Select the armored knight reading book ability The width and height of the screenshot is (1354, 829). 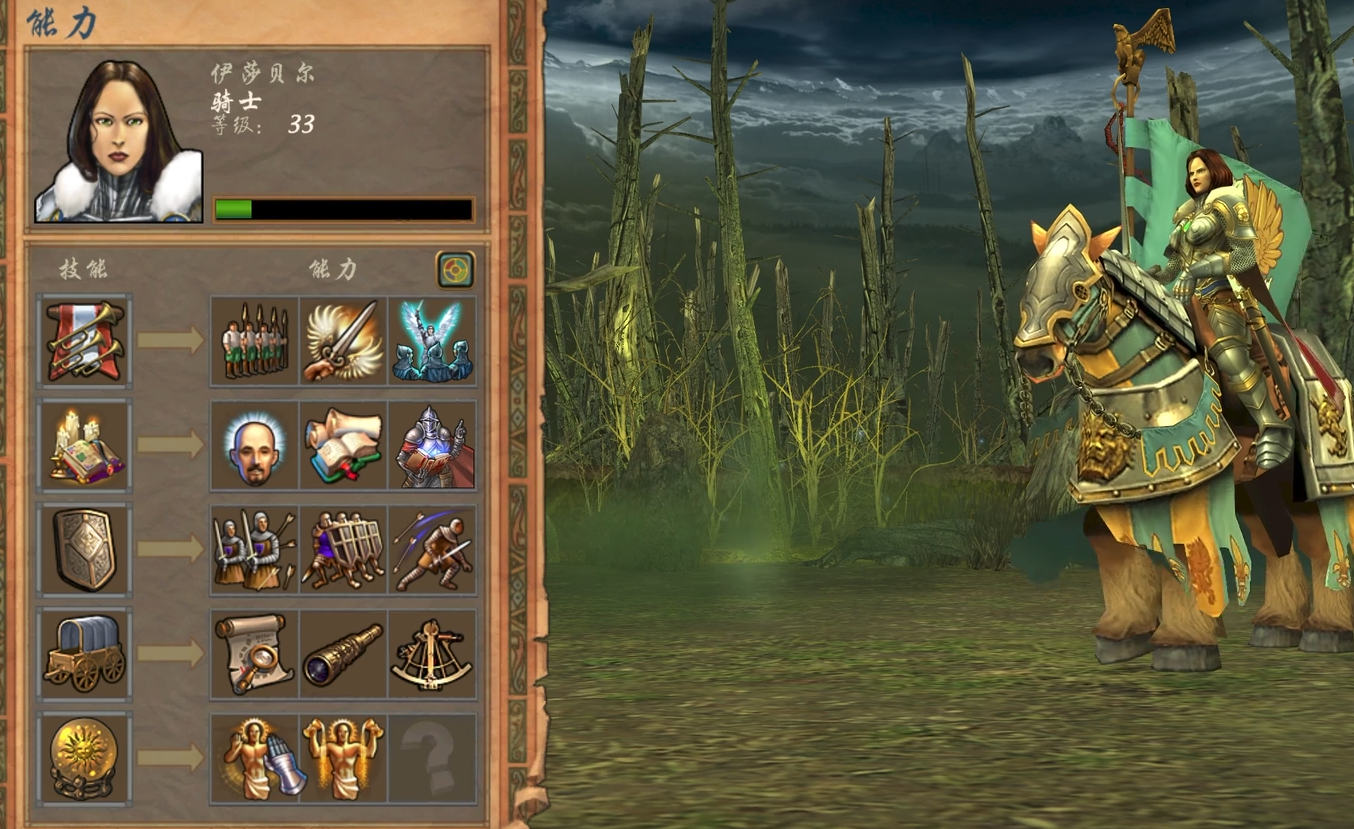pyautogui.click(x=432, y=445)
